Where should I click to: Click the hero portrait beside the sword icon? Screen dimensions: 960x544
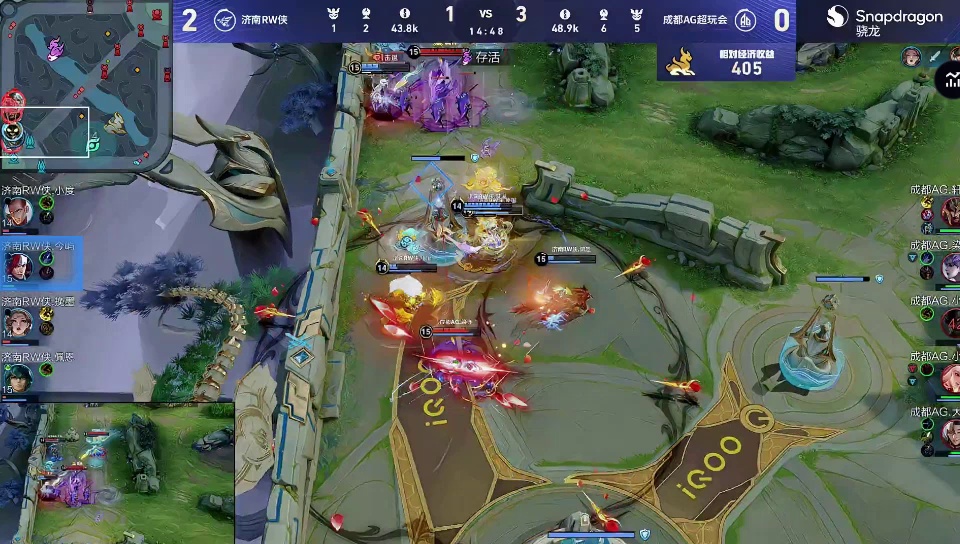[x=911, y=57]
